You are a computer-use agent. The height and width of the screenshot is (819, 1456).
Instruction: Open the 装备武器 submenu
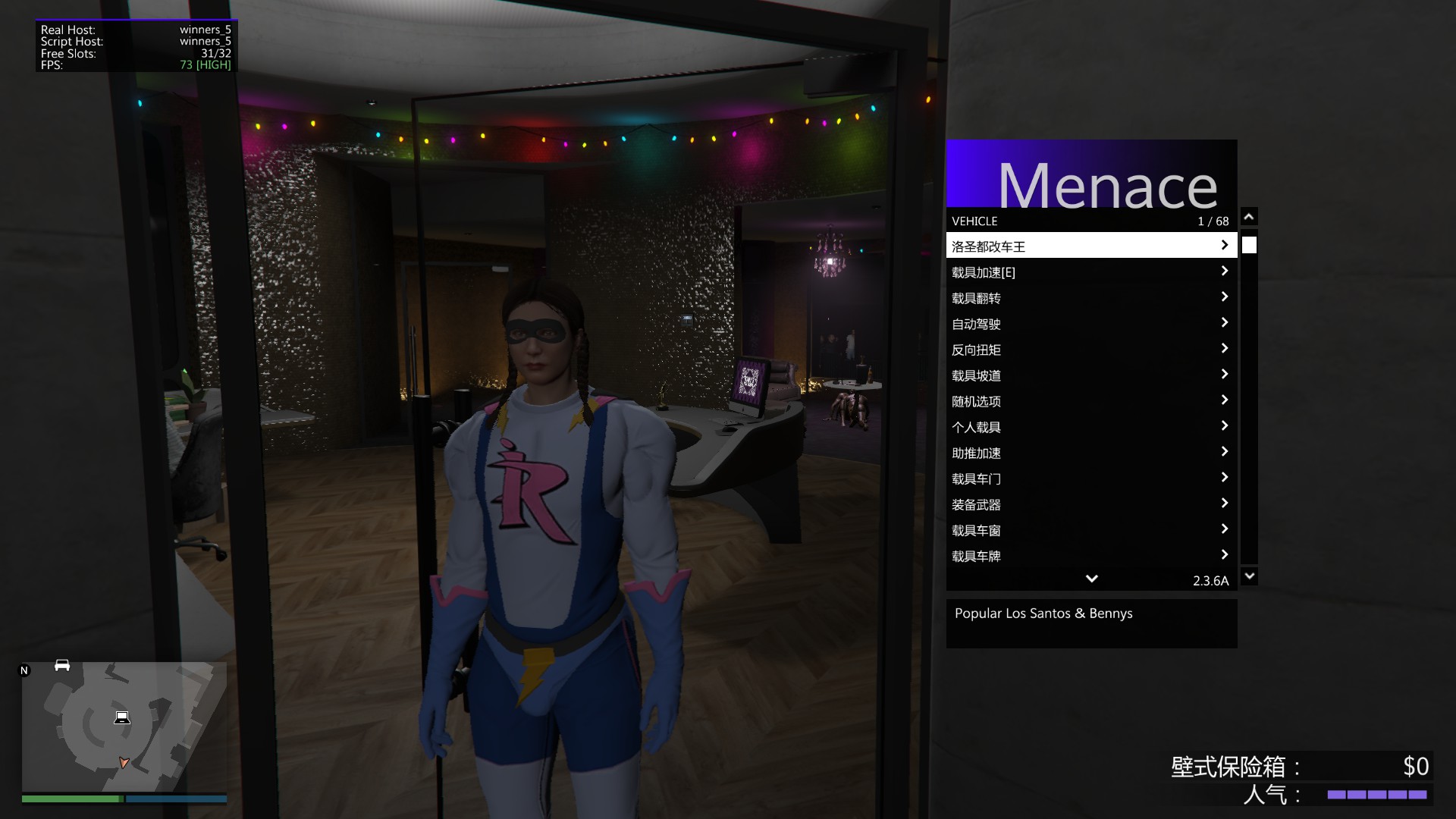click(1090, 504)
